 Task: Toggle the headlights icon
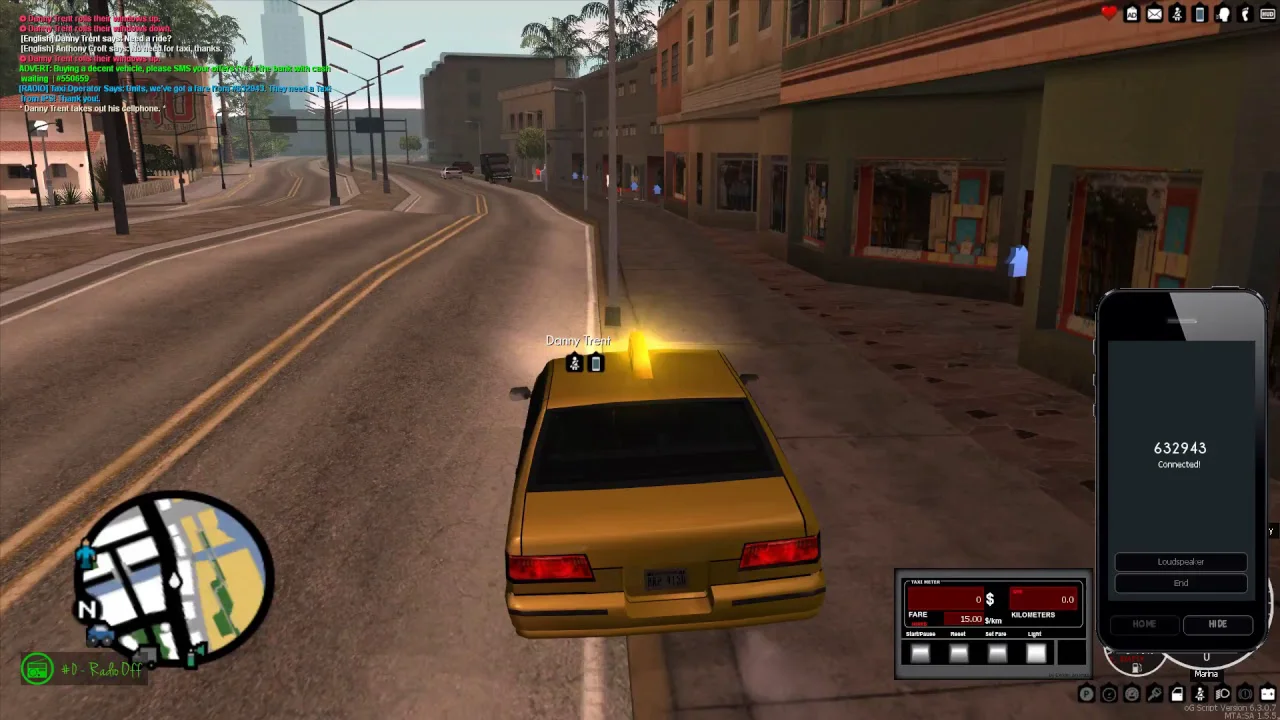1222,694
